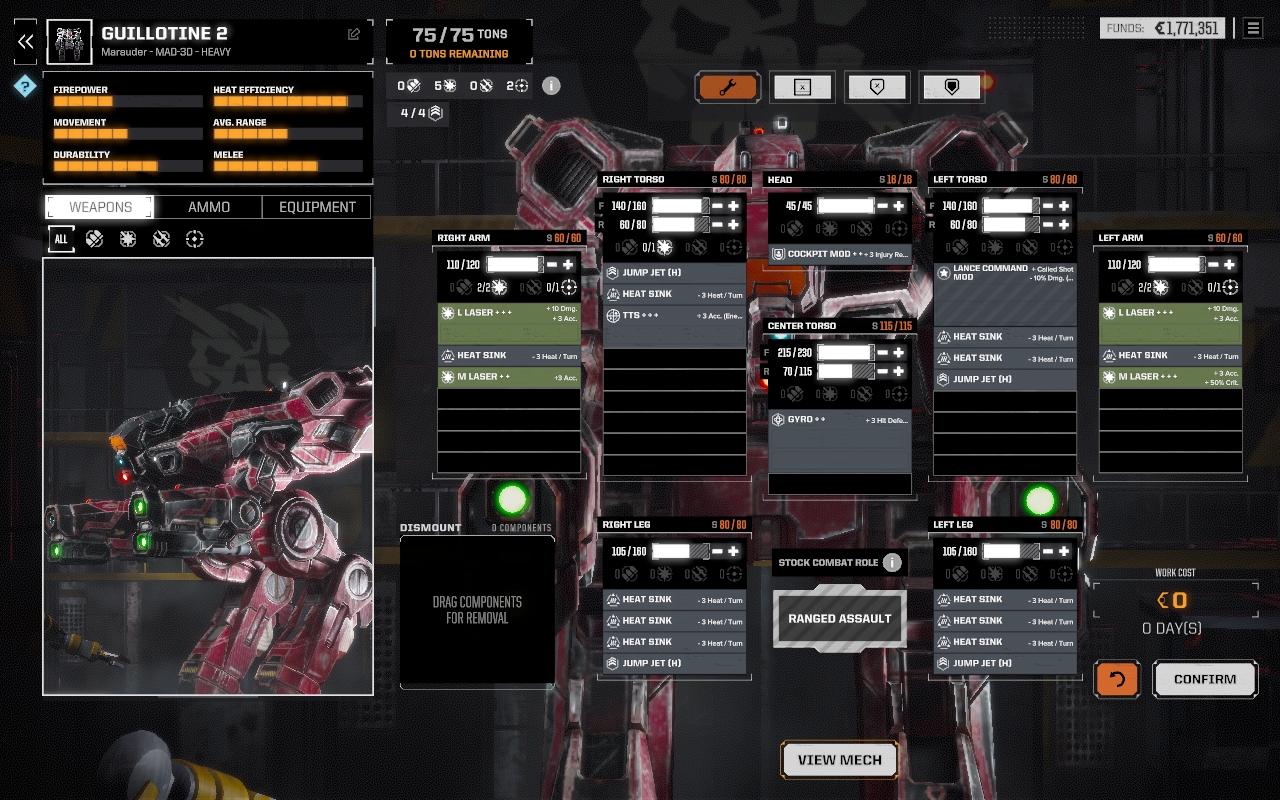Select the TTS component in Right Torso
This screenshot has width=1280, height=800.
[x=674, y=315]
